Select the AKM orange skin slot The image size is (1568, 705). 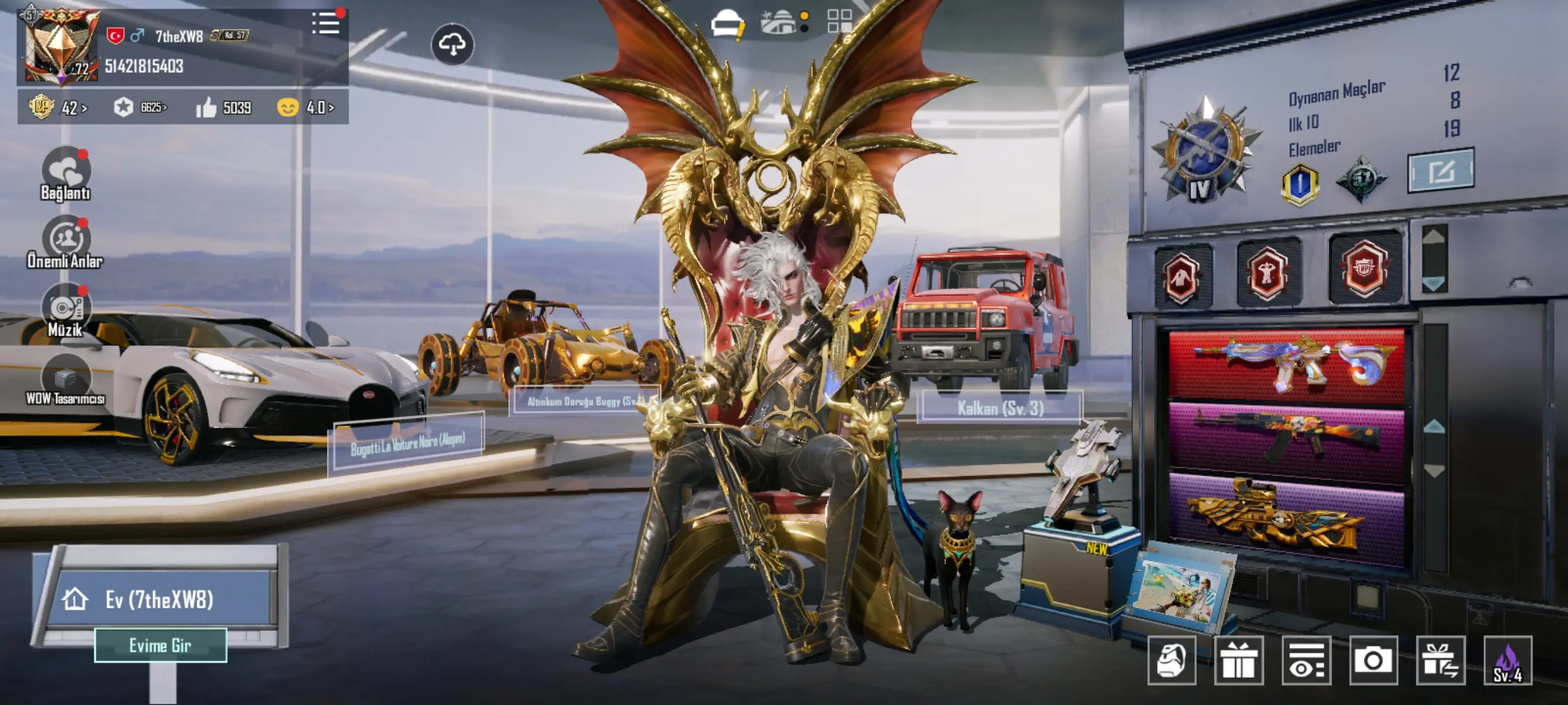pyautogui.click(x=1286, y=438)
